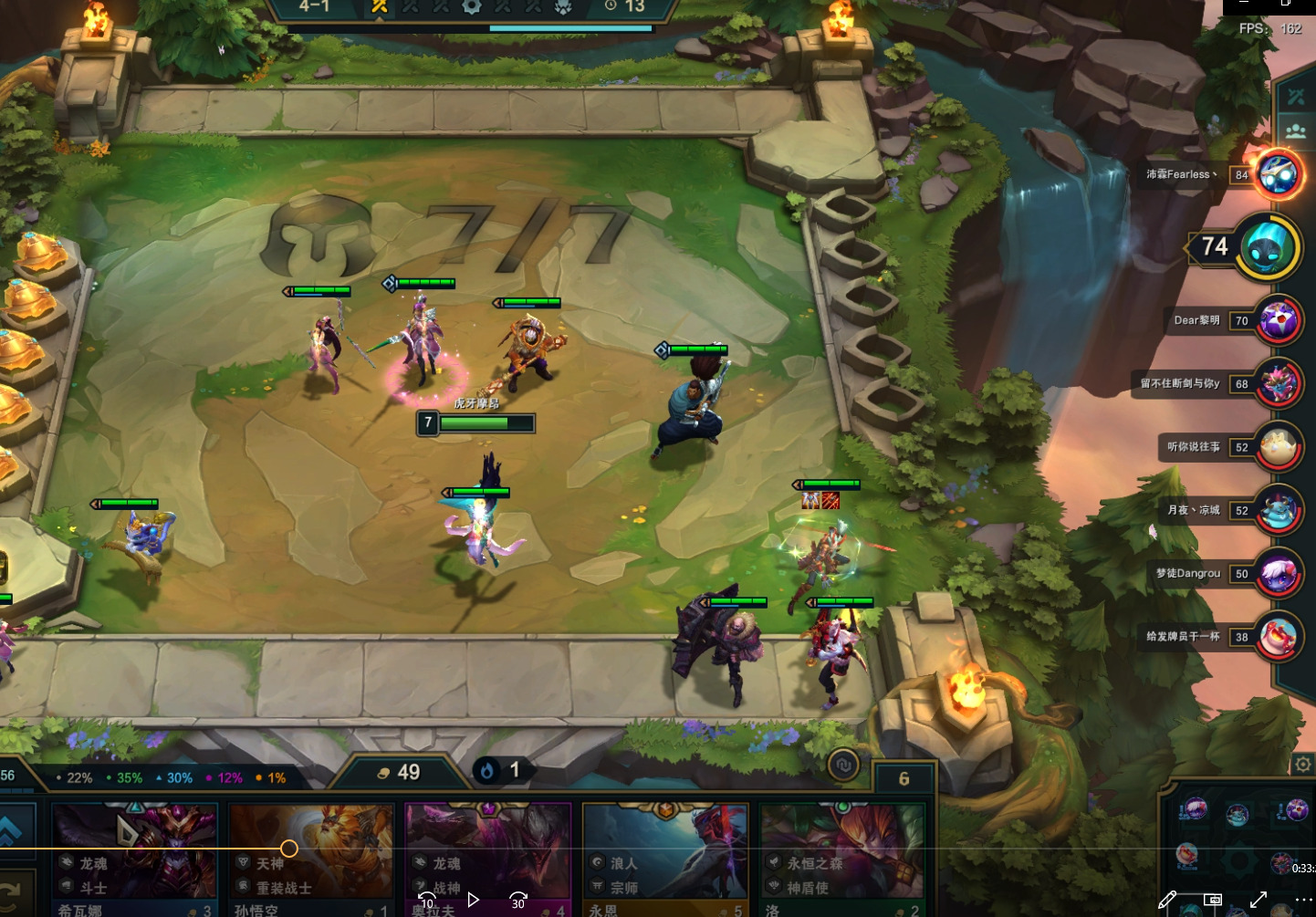This screenshot has width=1316, height=917.
Task: Scout player 留不住断剑与你y
Action: [1279, 383]
